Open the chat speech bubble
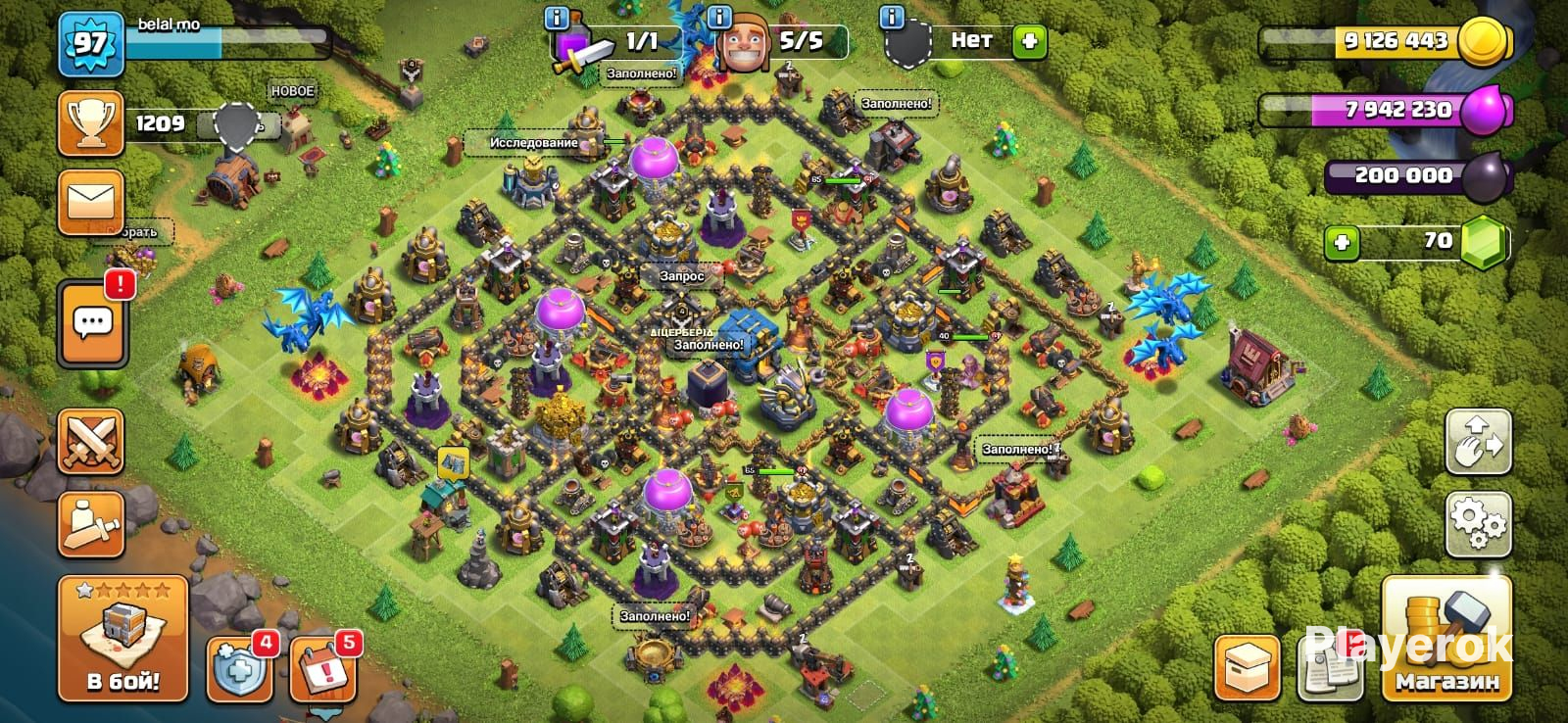Screen dimensions: 1568x723 pos(92,322)
